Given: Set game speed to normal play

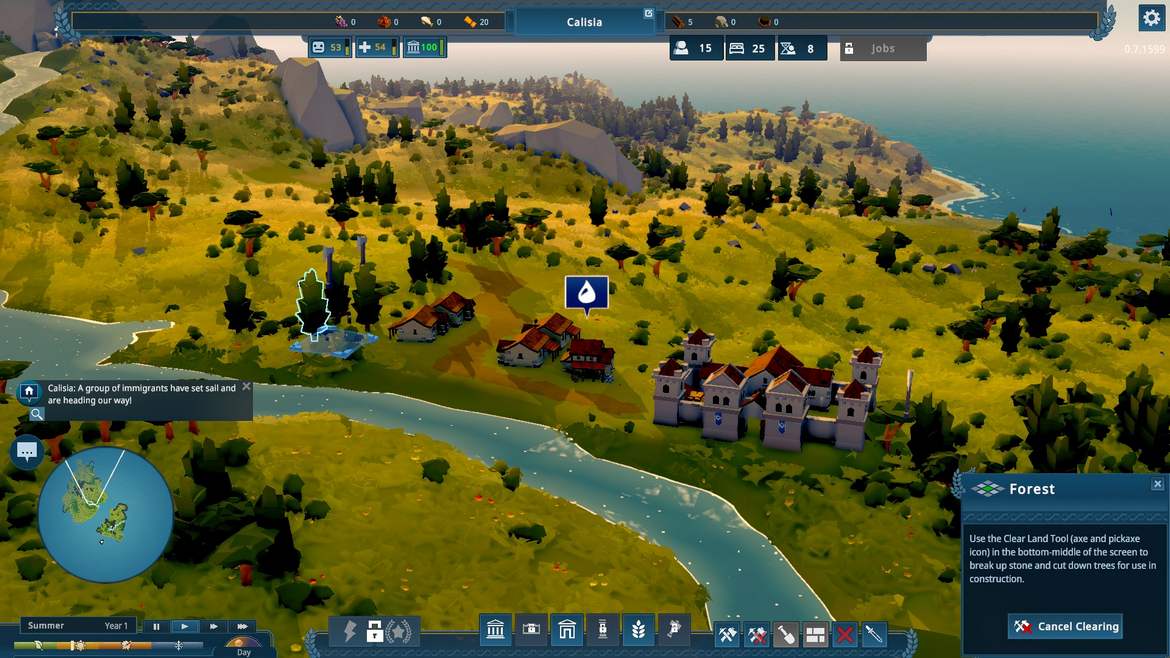Looking at the screenshot, I should point(184,627).
